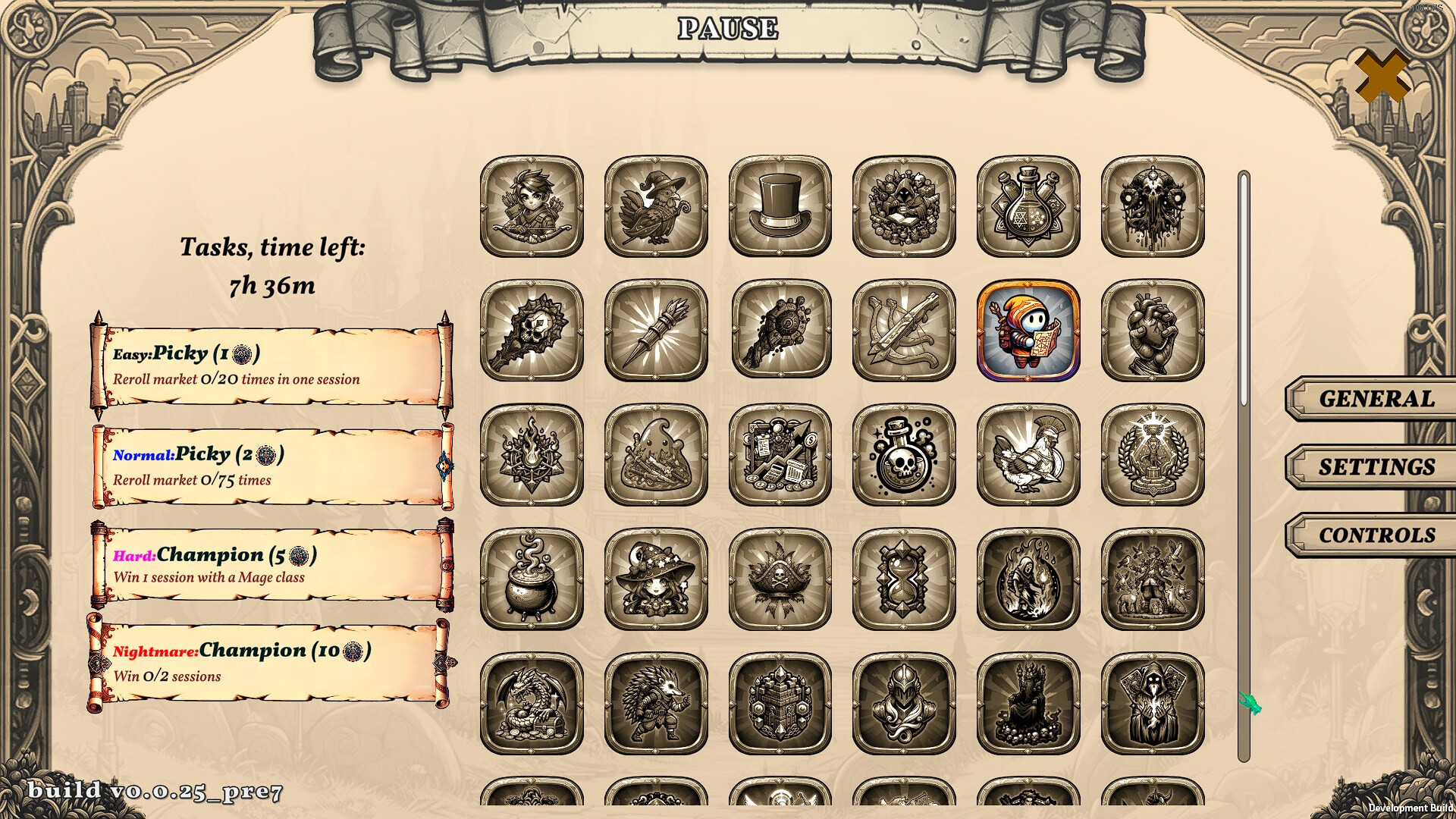Click the top hat achievement icon

[780, 206]
